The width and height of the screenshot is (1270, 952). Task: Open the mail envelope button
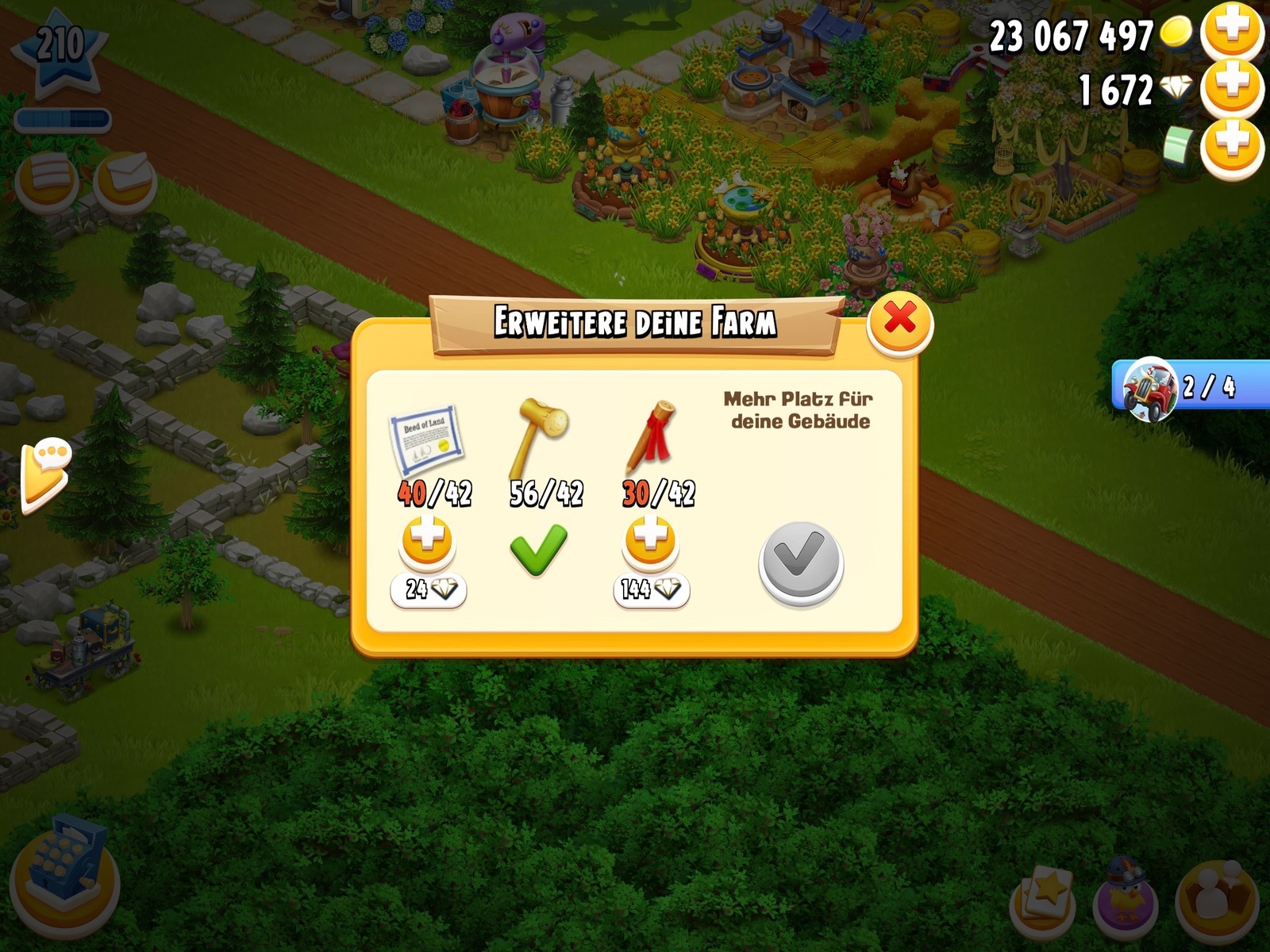[x=125, y=179]
